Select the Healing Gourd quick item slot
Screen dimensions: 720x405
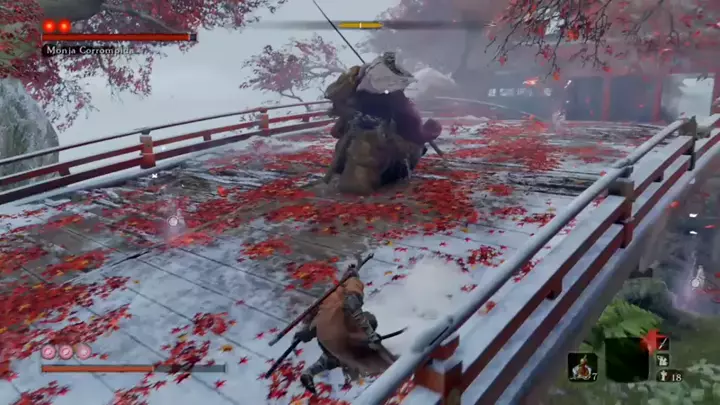point(582,366)
